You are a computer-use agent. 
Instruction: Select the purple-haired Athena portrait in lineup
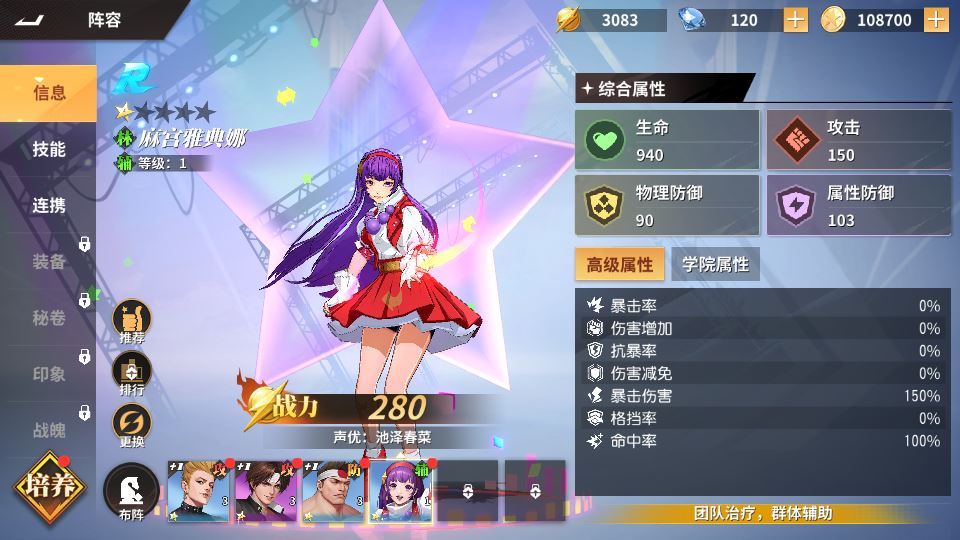401,492
